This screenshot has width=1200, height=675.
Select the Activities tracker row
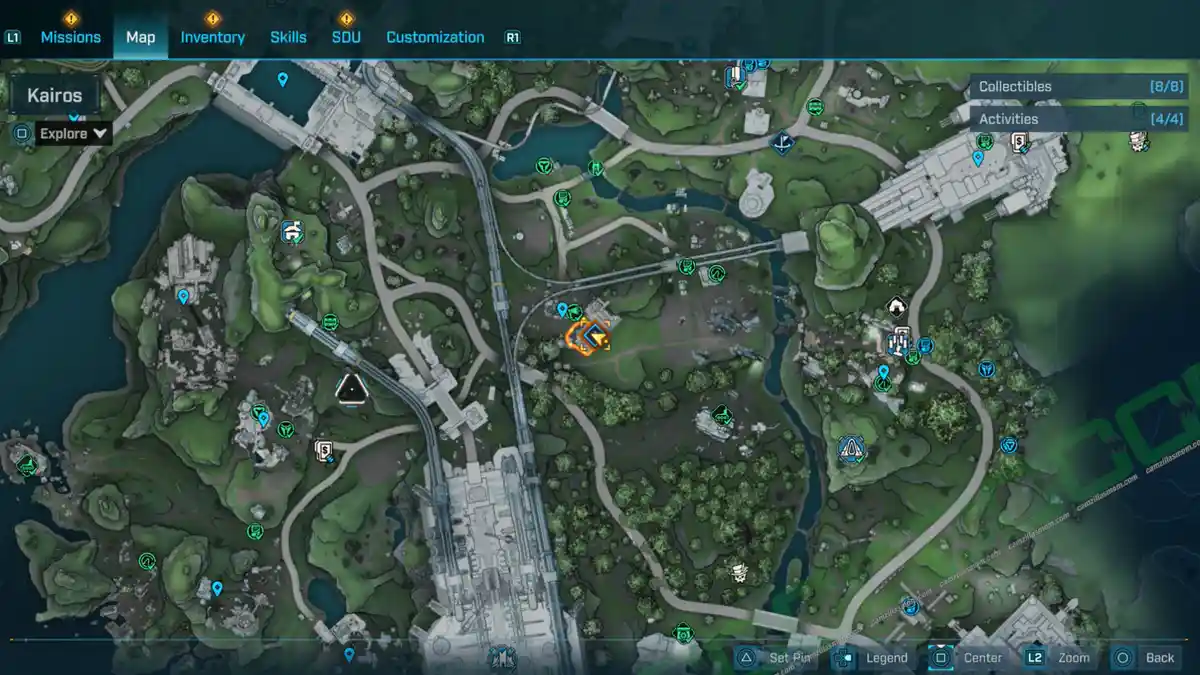1080,119
